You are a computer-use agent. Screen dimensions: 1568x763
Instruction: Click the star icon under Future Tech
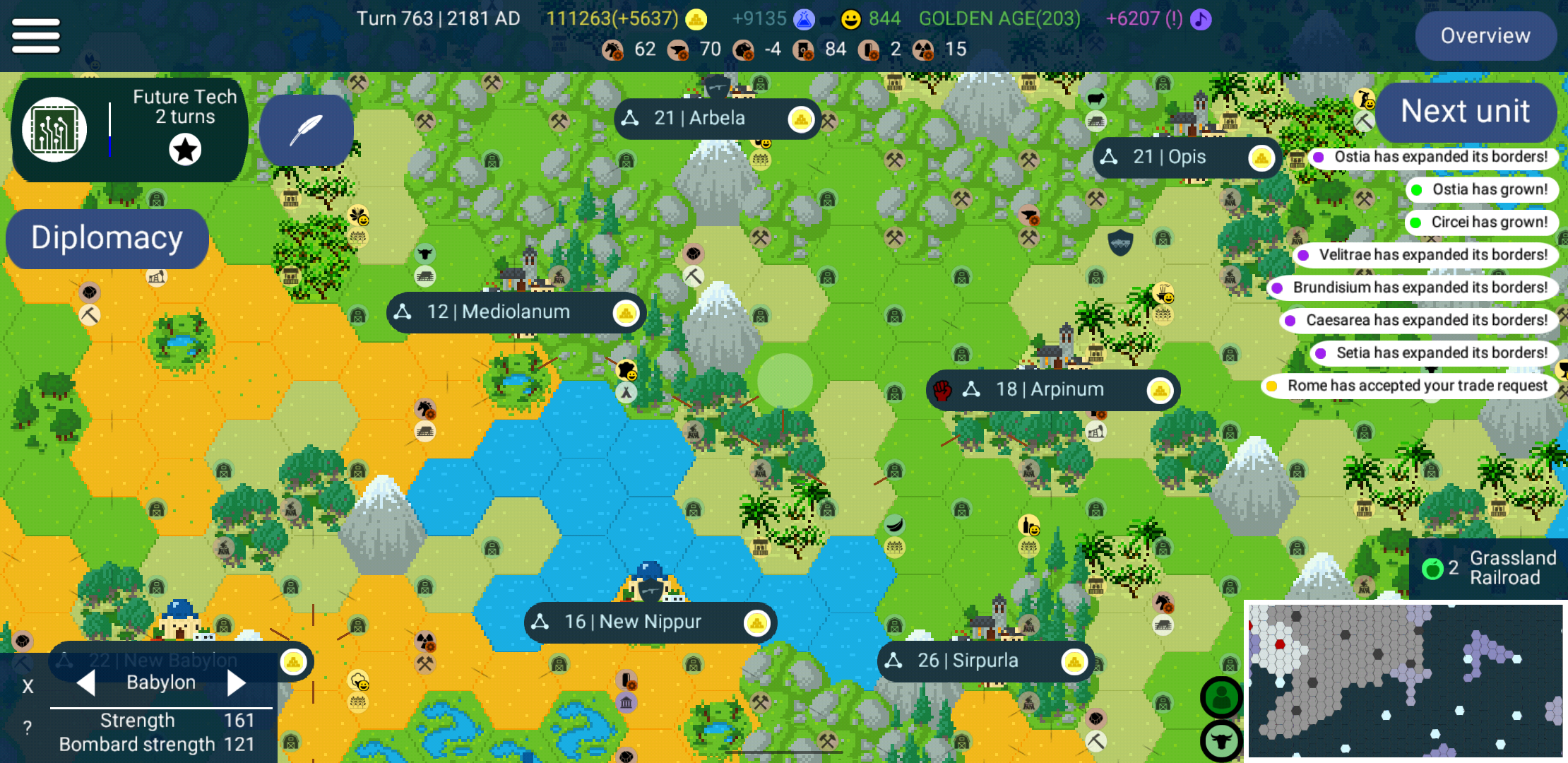(185, 150)
